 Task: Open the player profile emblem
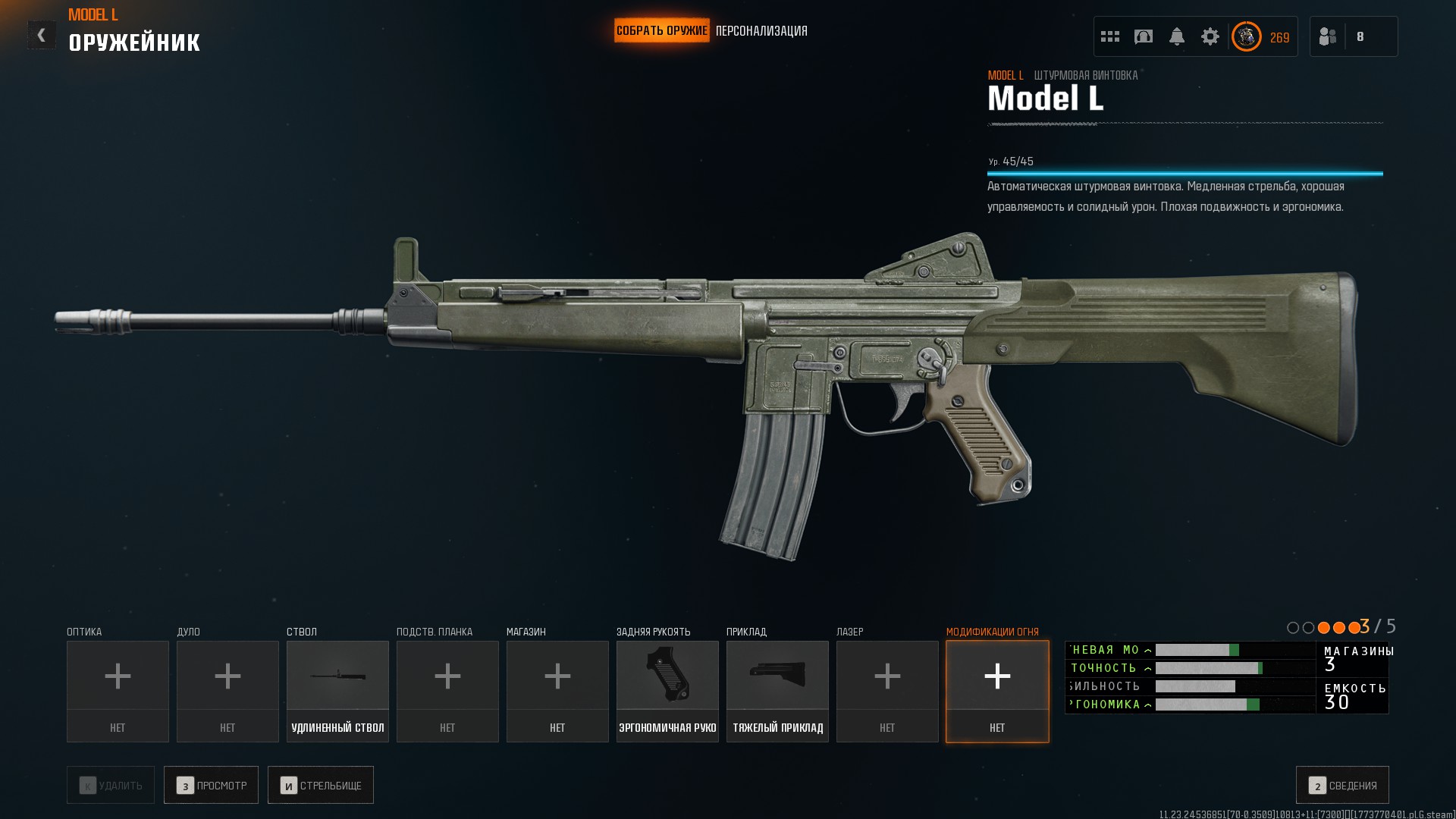1246,36
